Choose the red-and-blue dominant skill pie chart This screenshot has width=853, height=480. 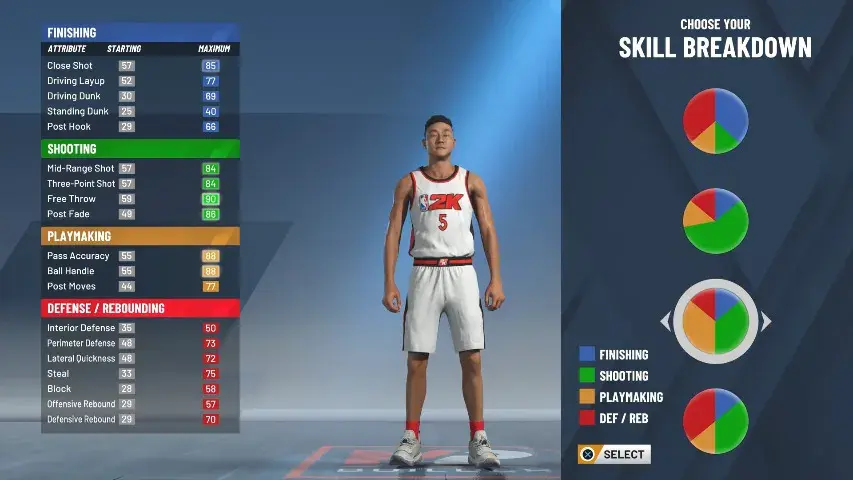tap(715, 121)
